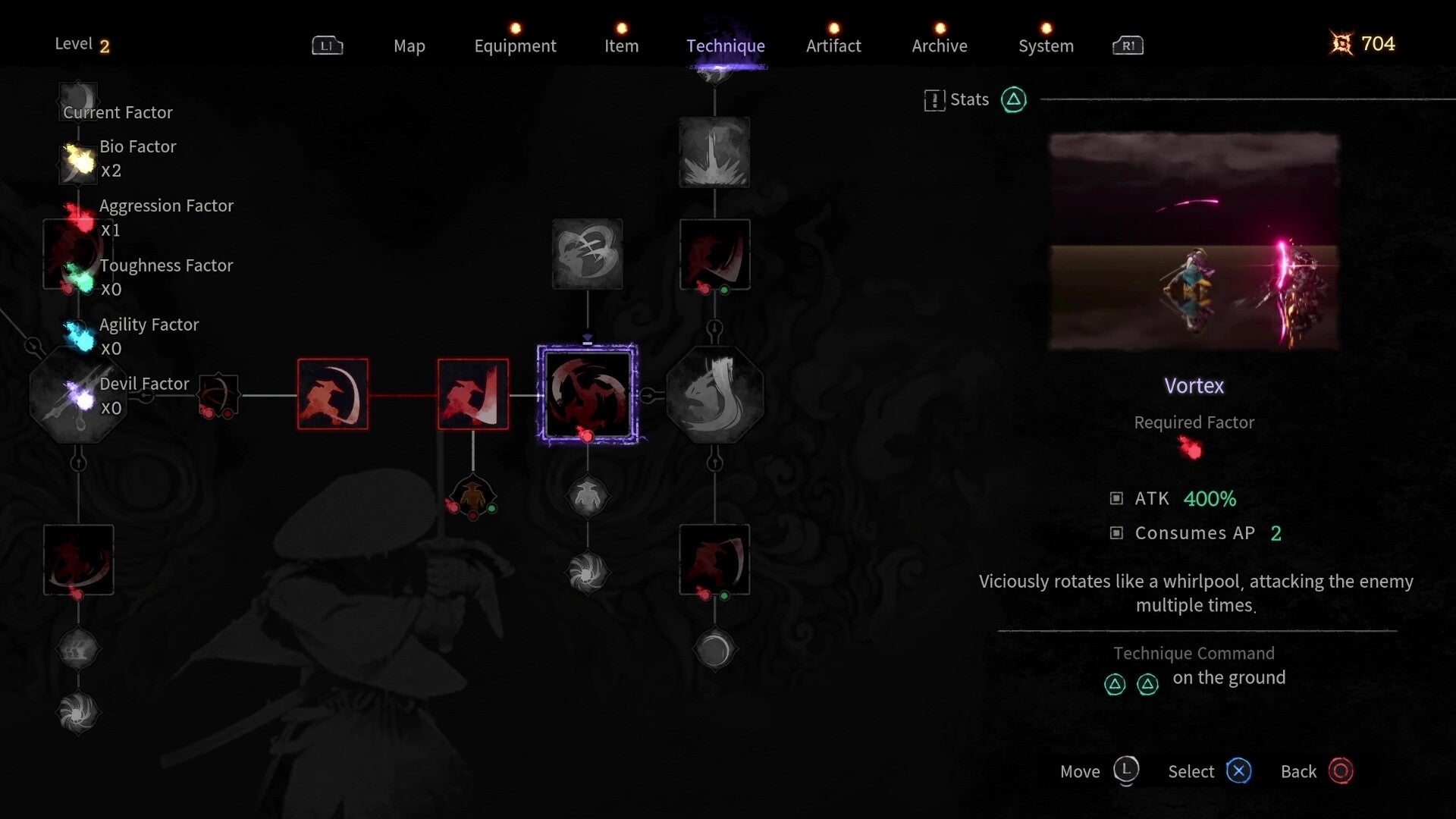The height and width of the screenshot is (819, 1456).
Task: Switch to the Equipment tab
Action: point(515,45)
